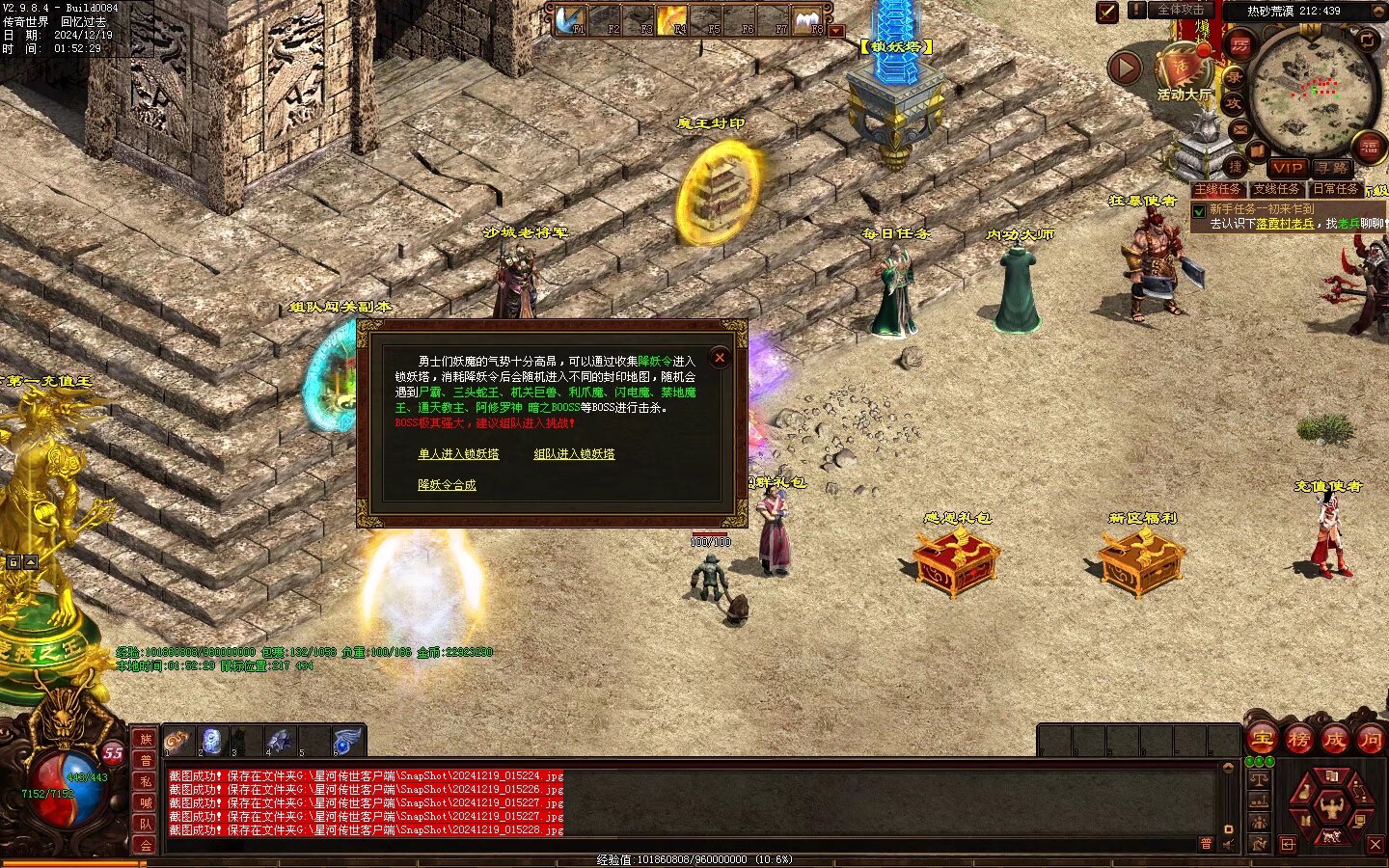1389x868 pixels.
Task: Close the NPC dialog window
Action: (x=720, y=358)
